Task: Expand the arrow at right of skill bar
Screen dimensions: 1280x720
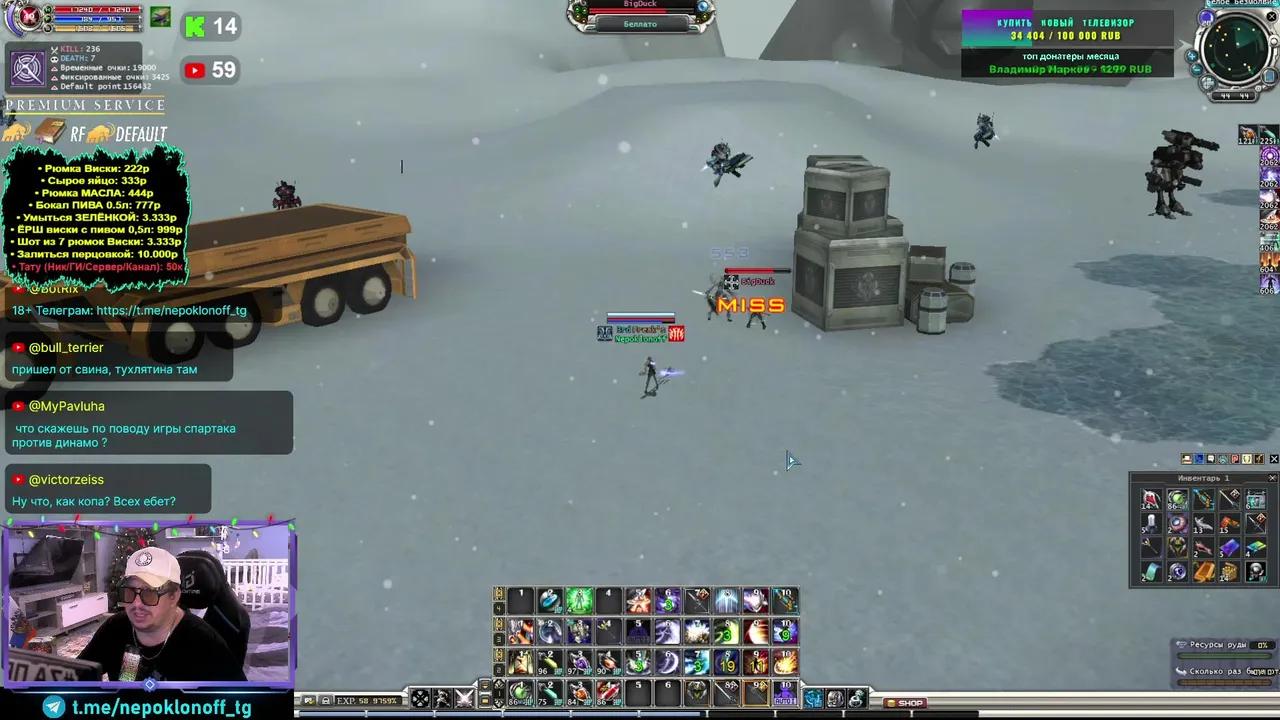Action: [803, 684]
